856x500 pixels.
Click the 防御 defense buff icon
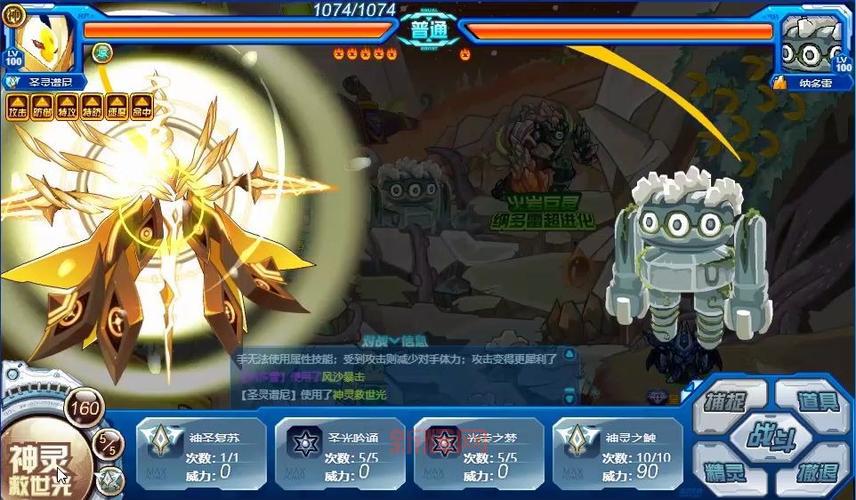[x=43, y=104]
